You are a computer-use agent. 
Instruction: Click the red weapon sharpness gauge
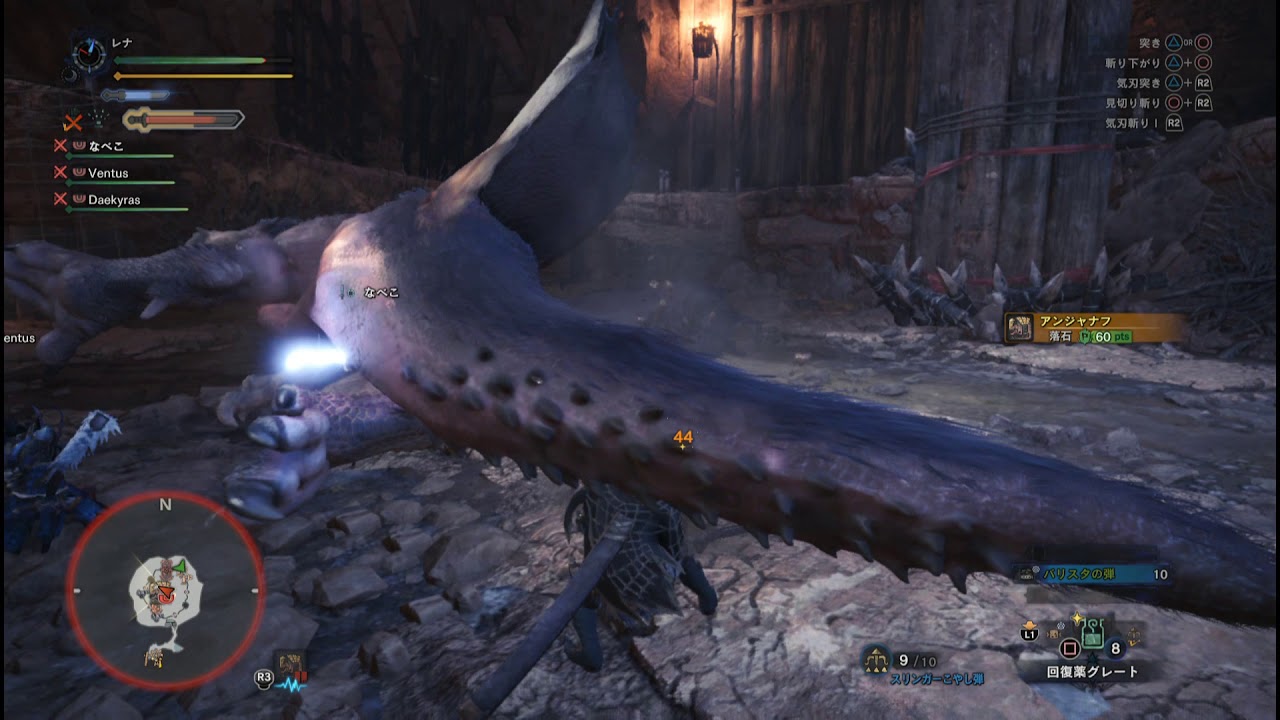tap(183, 121)
